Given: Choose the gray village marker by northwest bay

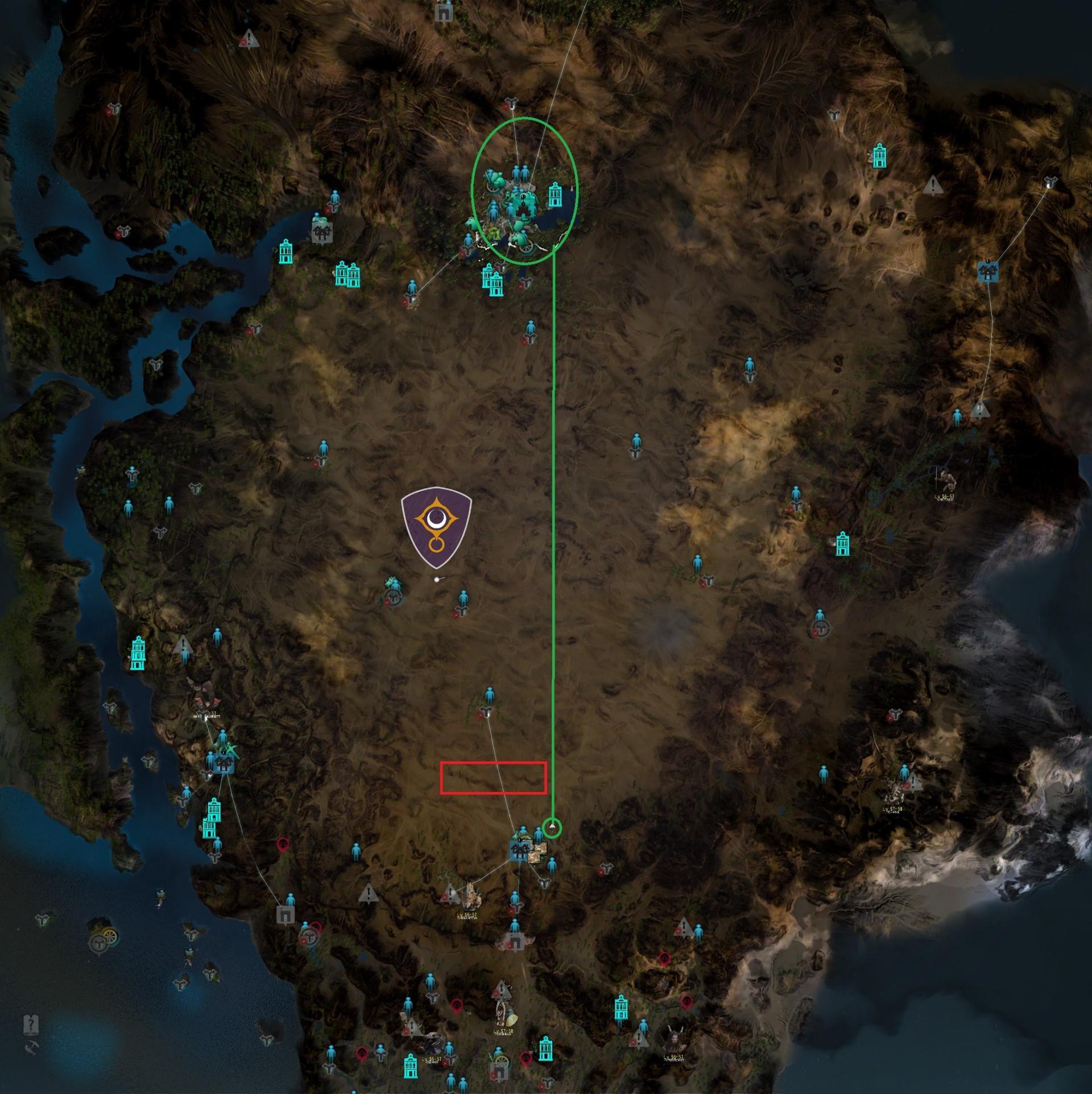Looking at the screenshot, I should 321,232.
